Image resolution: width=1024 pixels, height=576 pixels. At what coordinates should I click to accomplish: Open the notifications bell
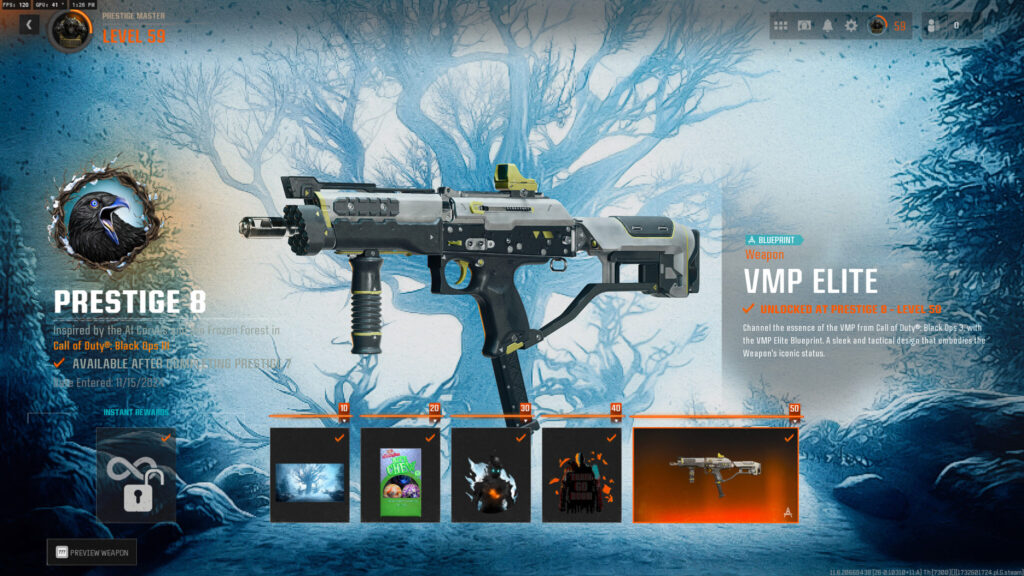pyautogui.click(x=828, y=26)
